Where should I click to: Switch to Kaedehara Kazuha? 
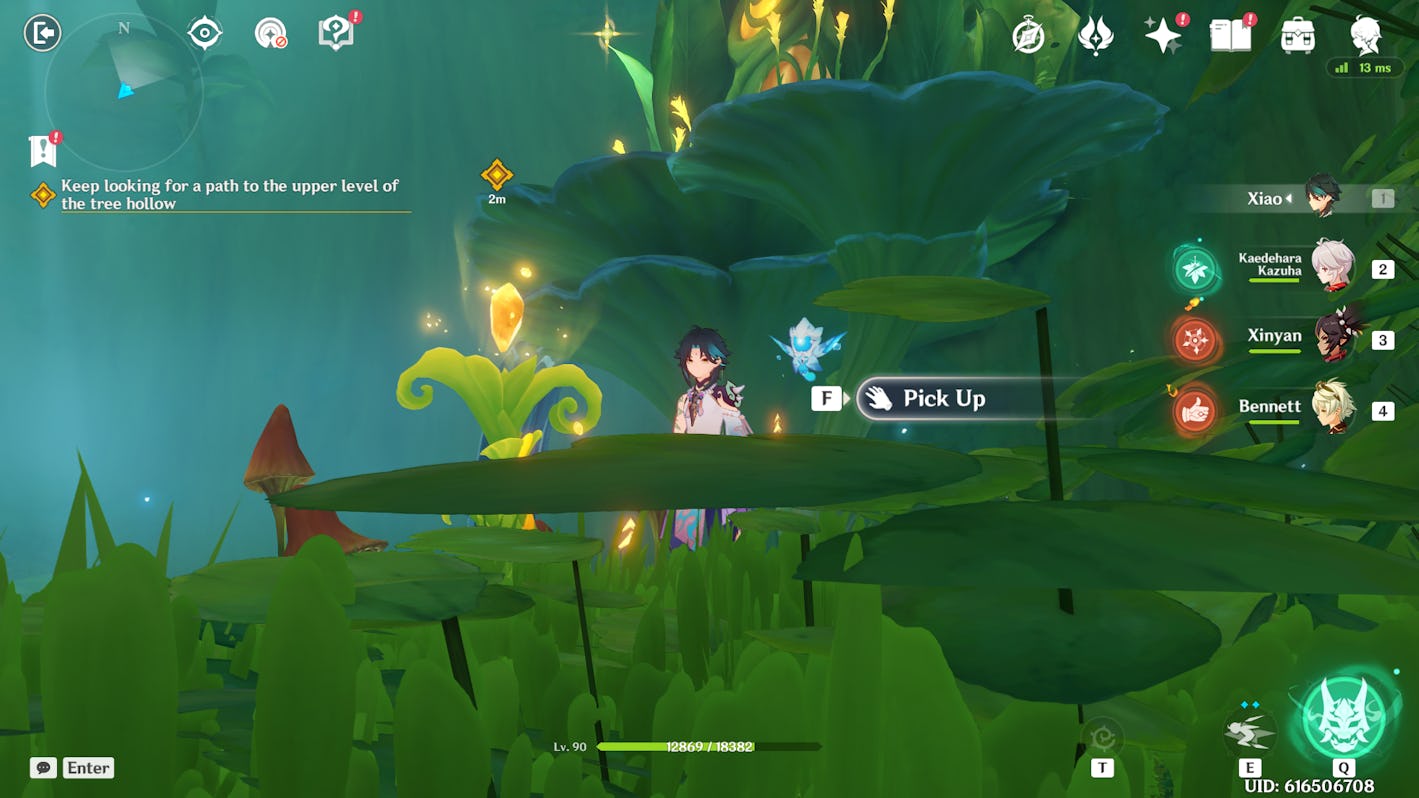tap(1331, 268)
